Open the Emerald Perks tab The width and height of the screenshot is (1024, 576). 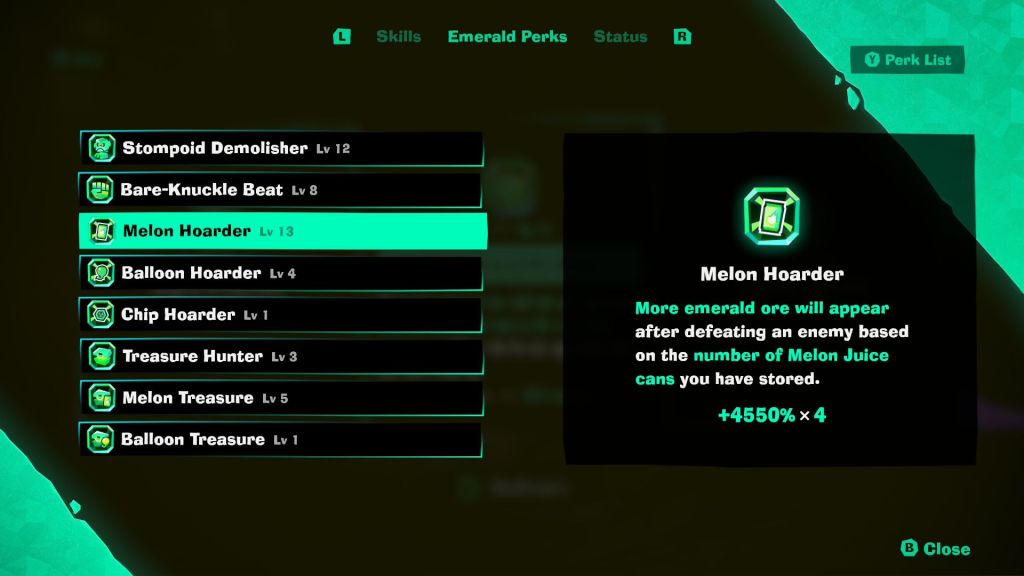507,37
